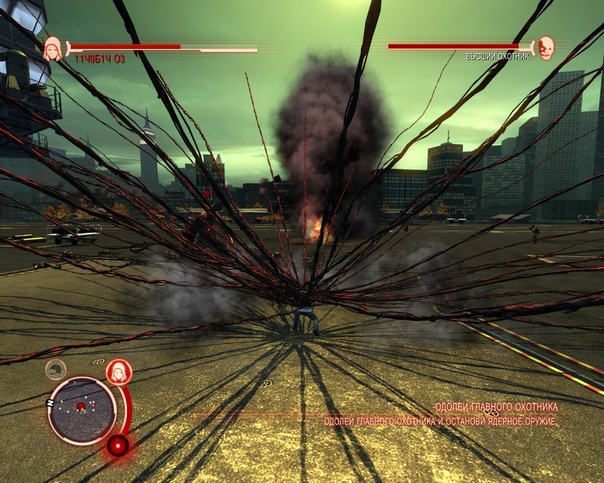Image resolution: width=604 pixels, height=483 pixels.
Task: Click the player portrait icon beside the health bar
Action: coord(52,46)
